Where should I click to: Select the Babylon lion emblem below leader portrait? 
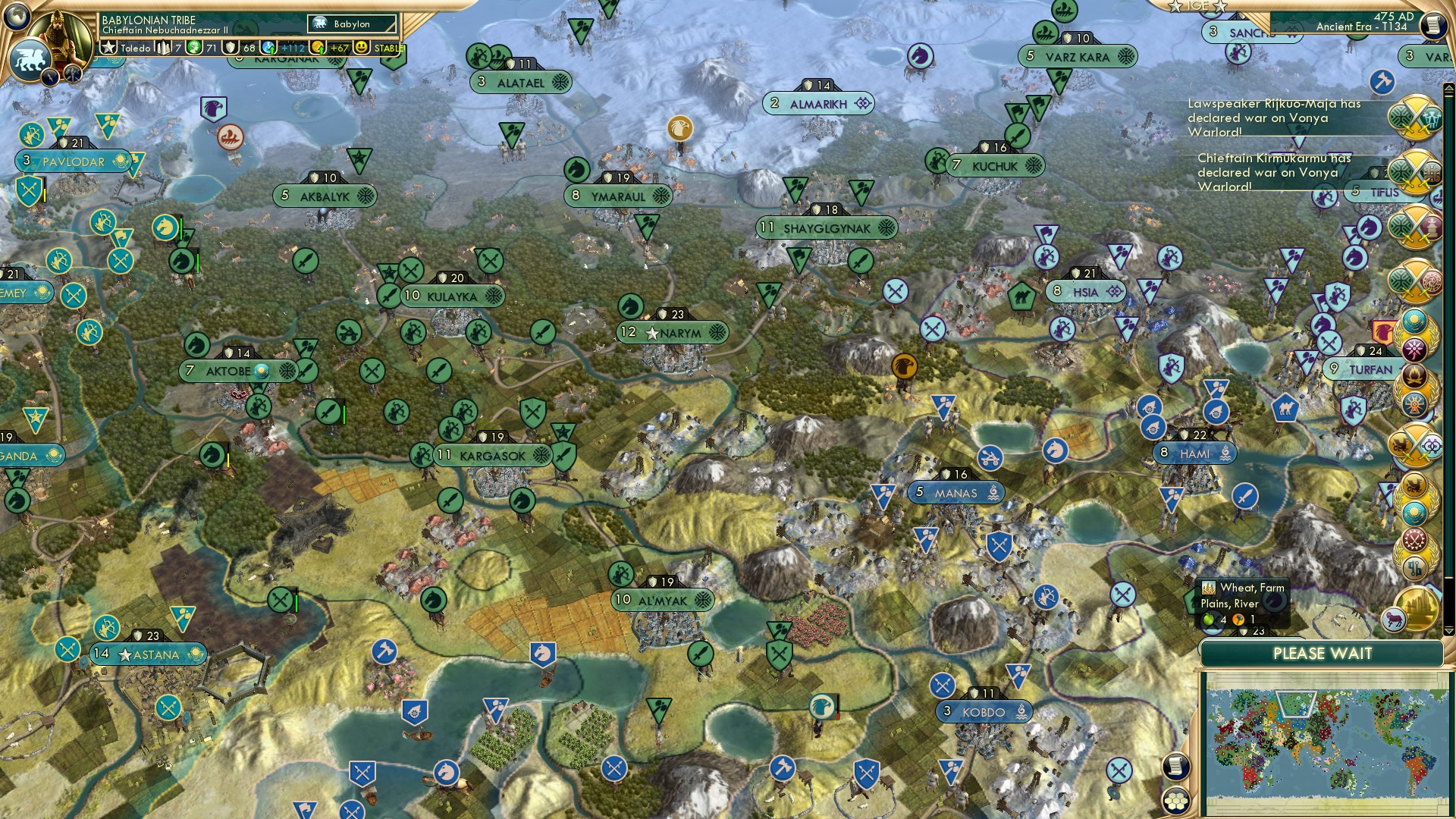(x=31, y=58)
